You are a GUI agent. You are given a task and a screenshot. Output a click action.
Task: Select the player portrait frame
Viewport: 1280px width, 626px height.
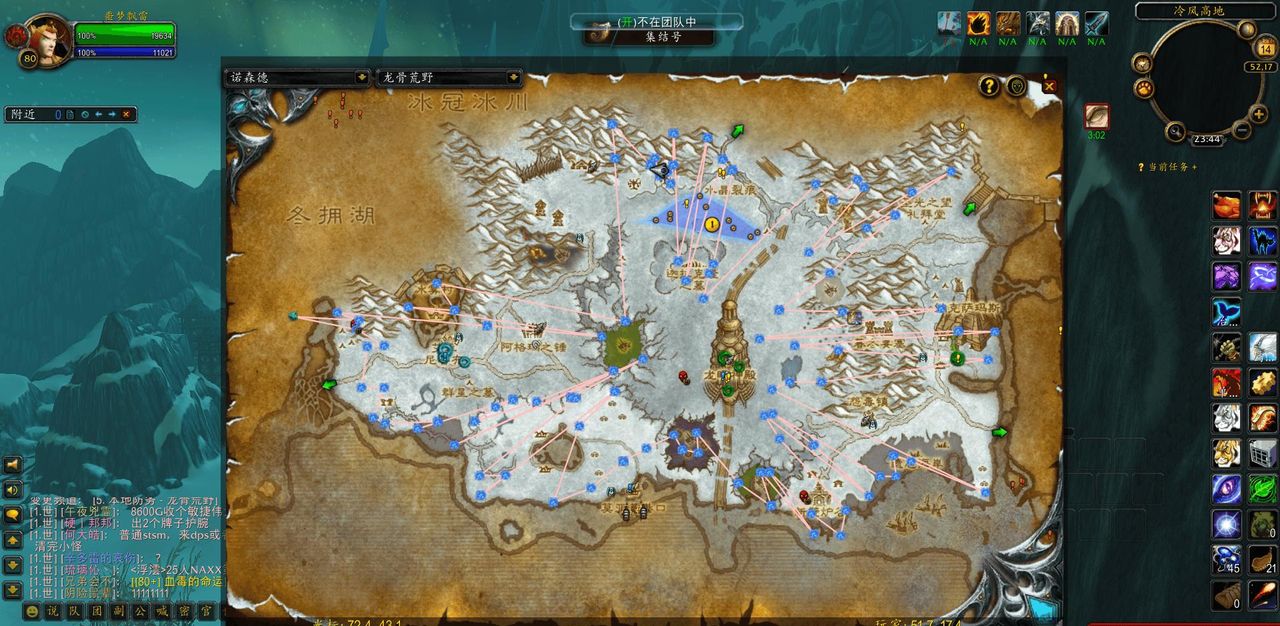[x=47, y=40]
